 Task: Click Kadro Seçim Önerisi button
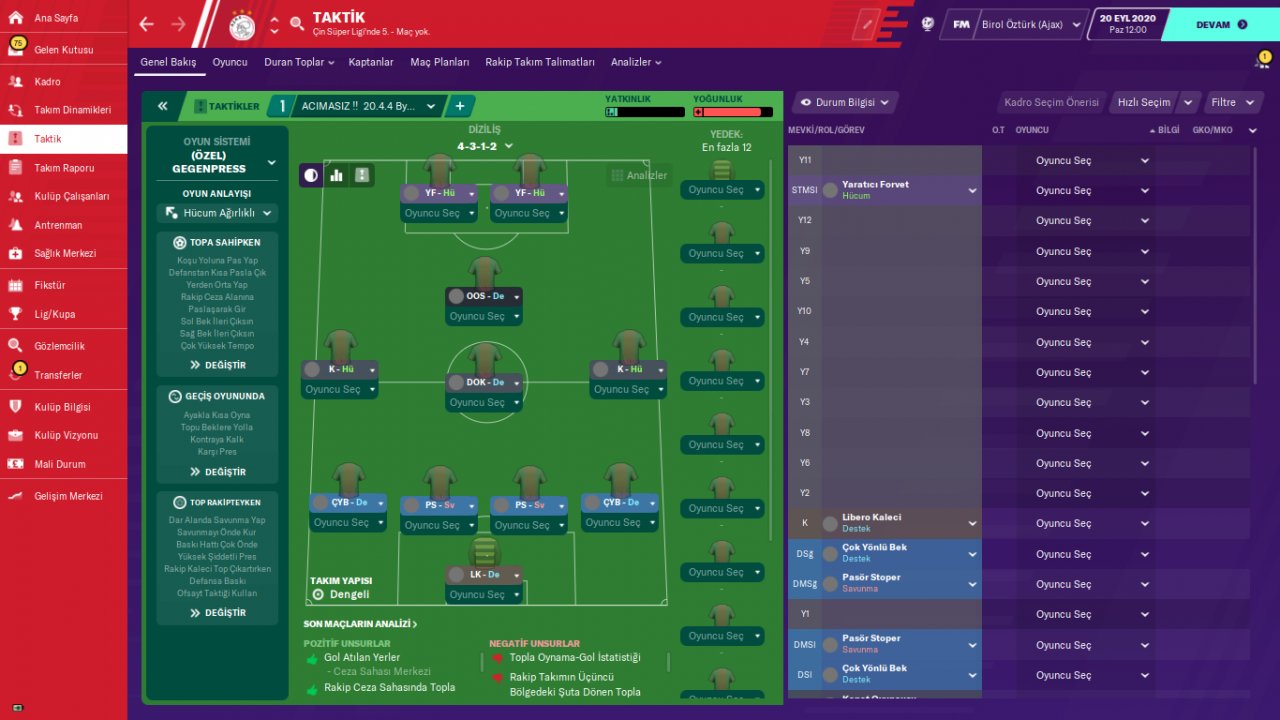coord(1050,102)
